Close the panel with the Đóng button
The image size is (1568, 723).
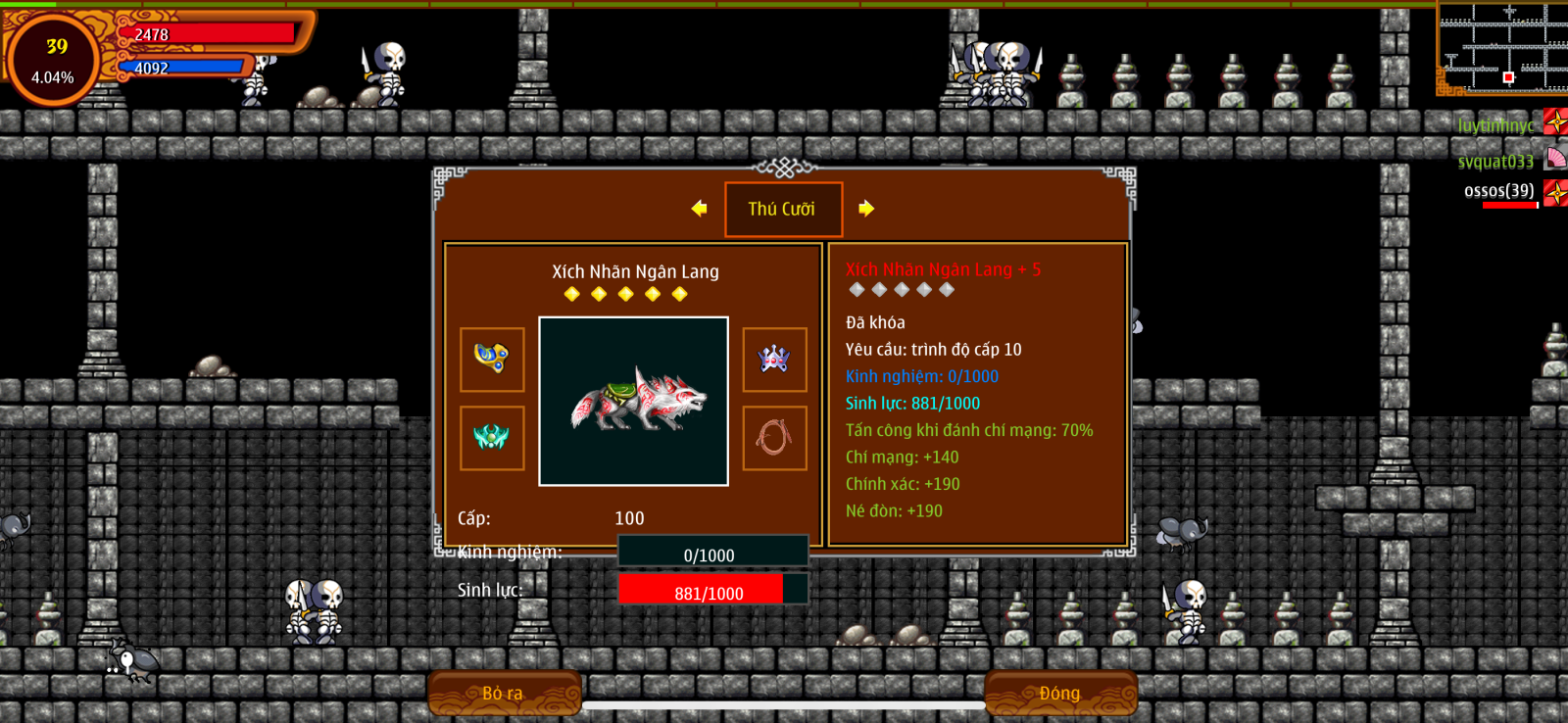pyautogui.click(x=1060, y=693)
